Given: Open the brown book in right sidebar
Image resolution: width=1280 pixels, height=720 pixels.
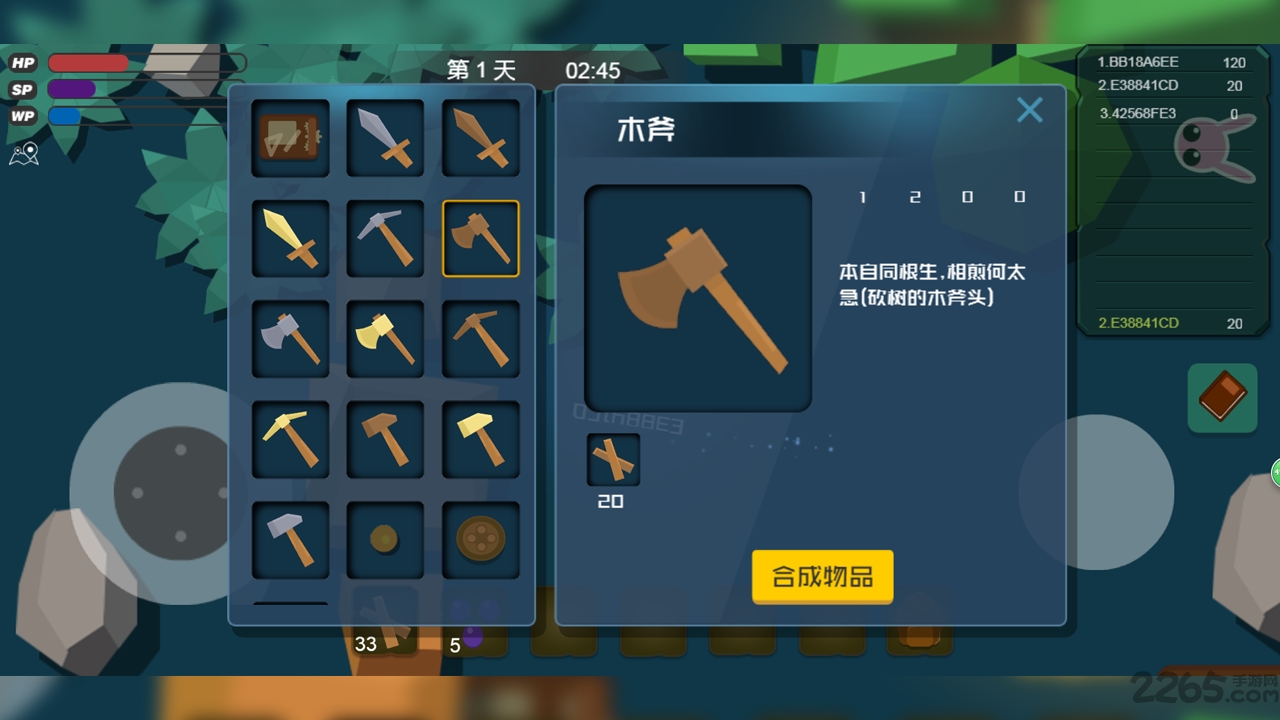Looking at the screenshot, I should point(1221,397).
